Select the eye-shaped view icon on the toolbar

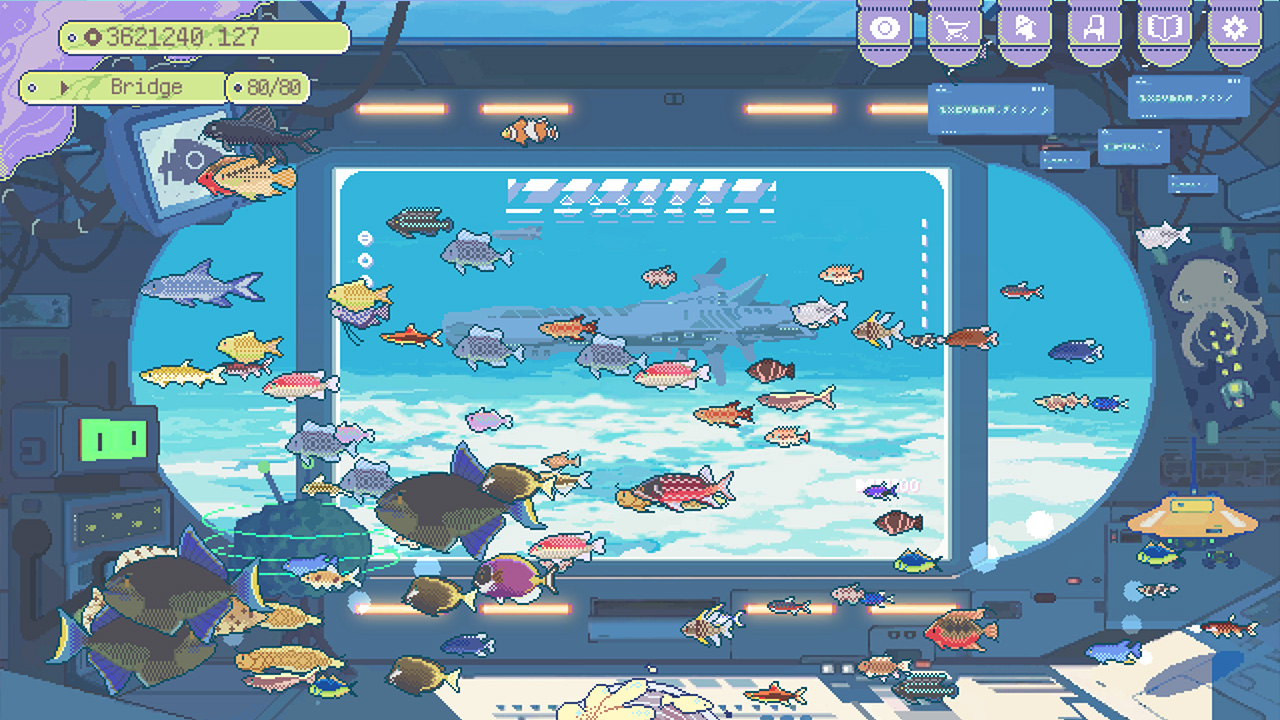[884, 26]
